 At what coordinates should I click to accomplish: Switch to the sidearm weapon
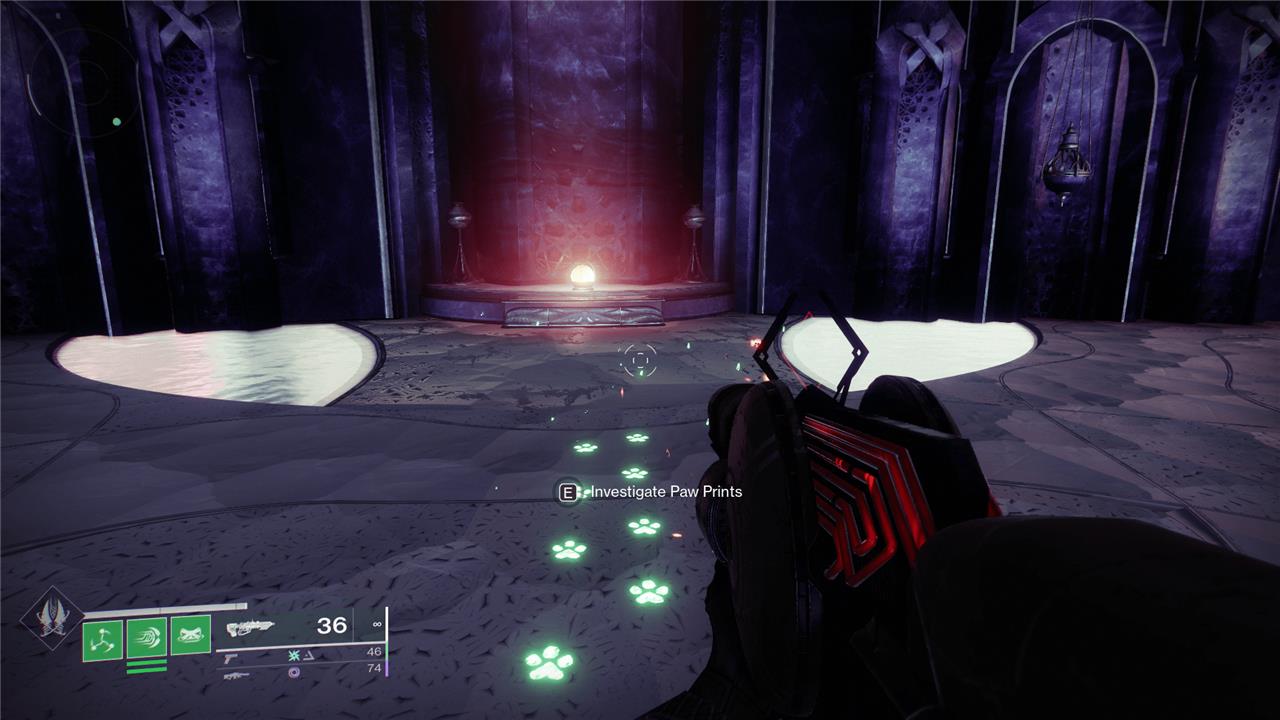click(230, 657)
